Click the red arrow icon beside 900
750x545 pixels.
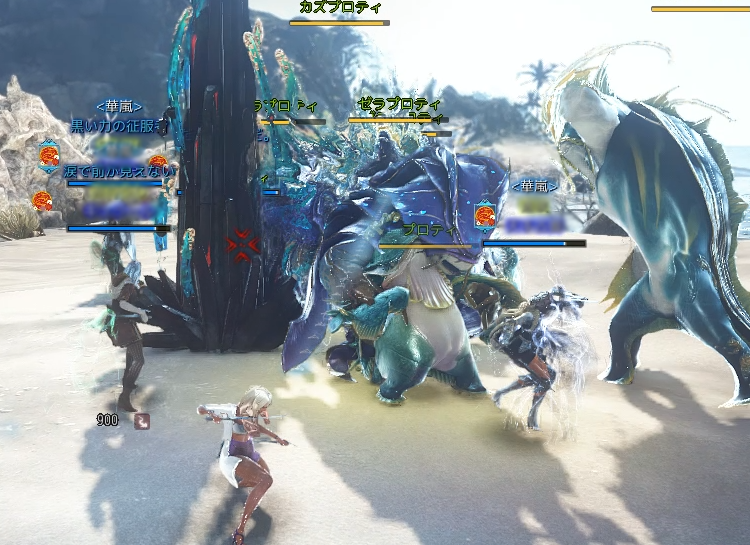(141, 421)
